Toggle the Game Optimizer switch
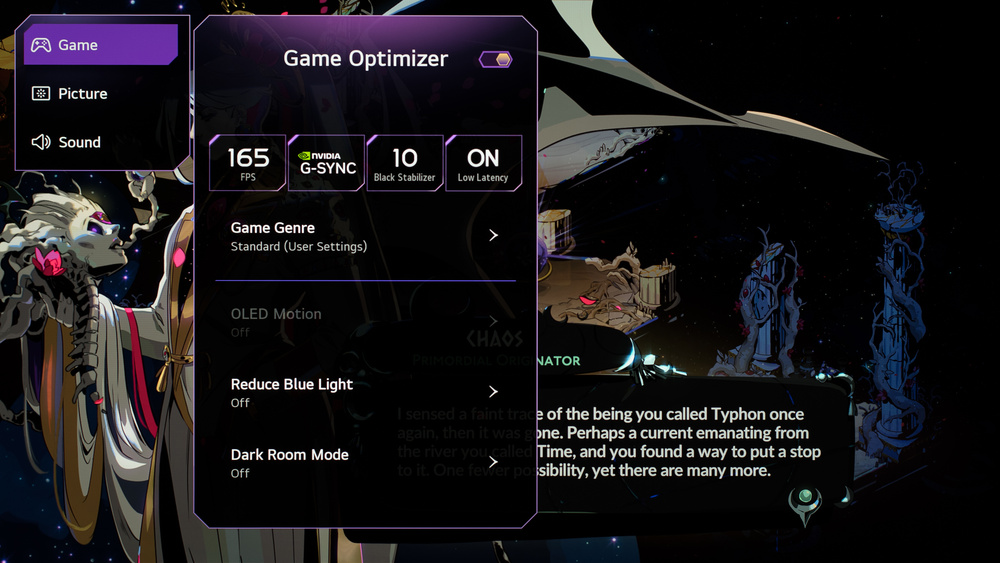This screenshot has width=1000, height=563. coord(496,60)
